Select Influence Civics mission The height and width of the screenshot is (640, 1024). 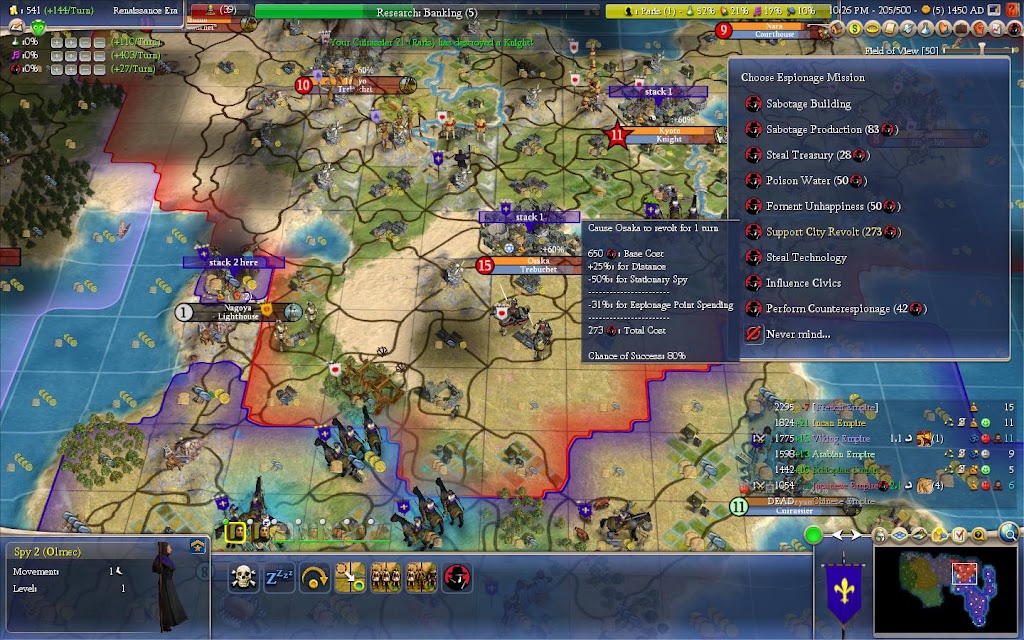pos(803,283)
